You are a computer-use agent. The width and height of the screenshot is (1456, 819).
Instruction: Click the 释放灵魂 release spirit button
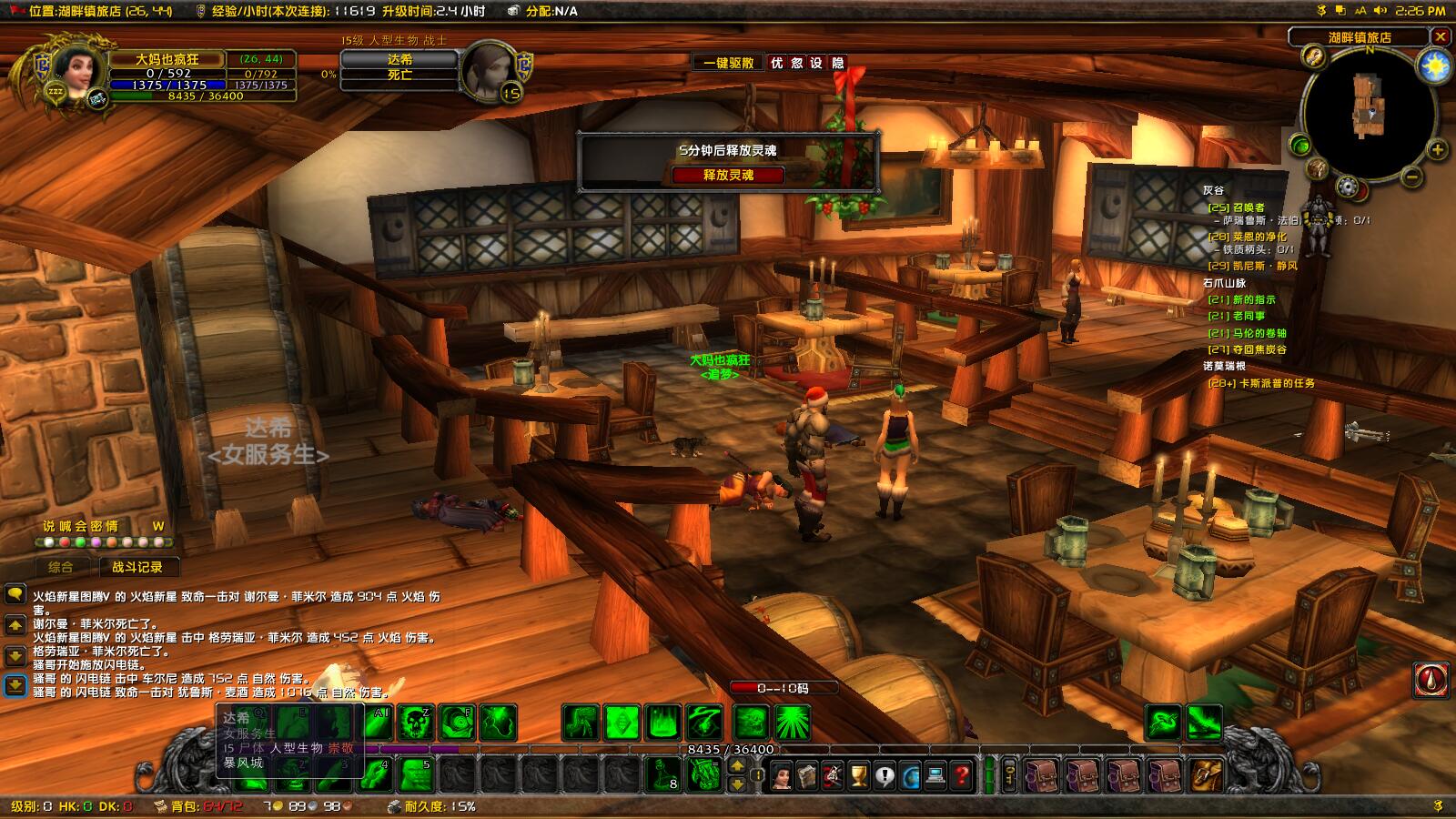728,175
